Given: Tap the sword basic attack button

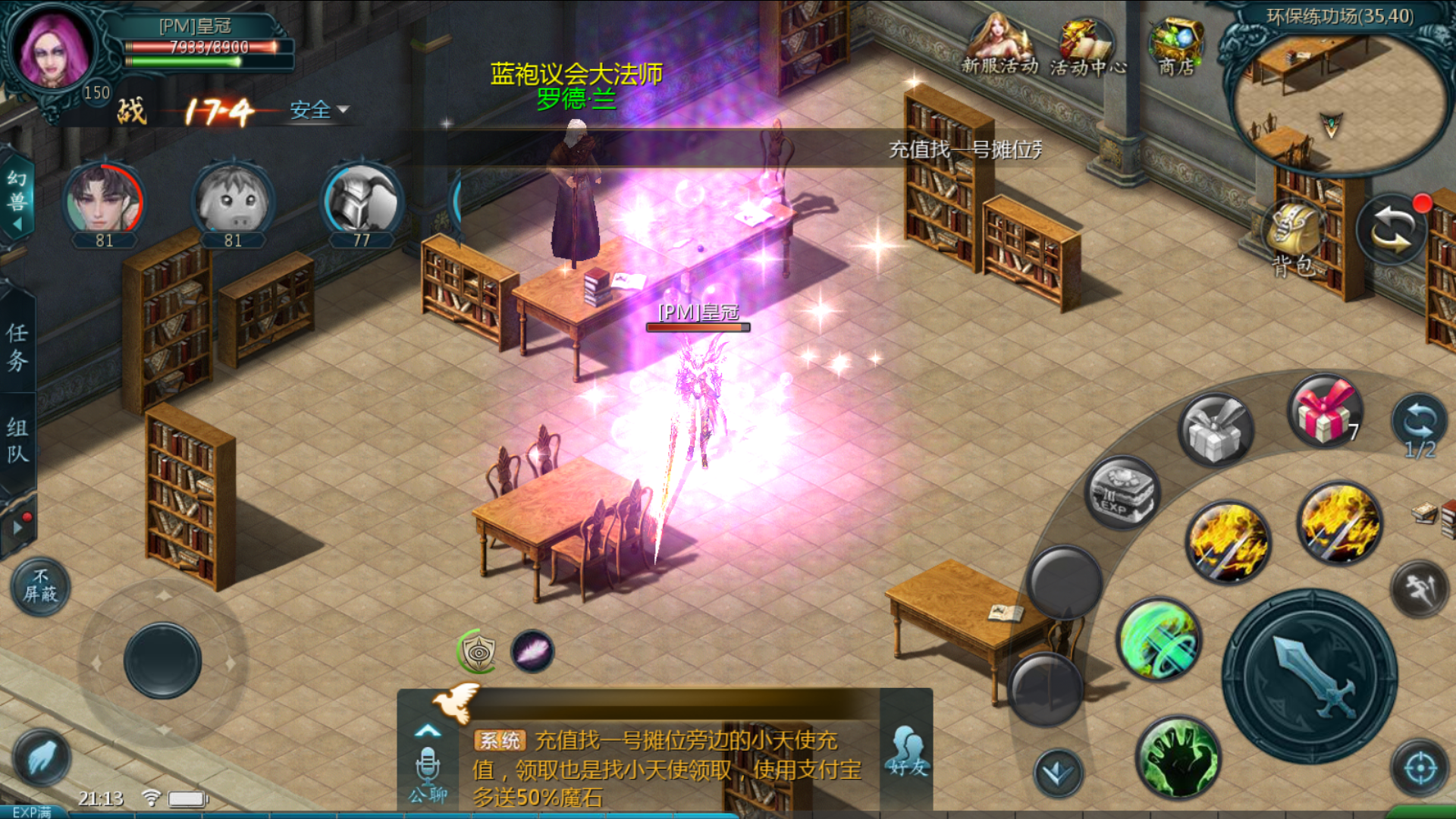Looking at the screenshot, I should [1310, 677].
